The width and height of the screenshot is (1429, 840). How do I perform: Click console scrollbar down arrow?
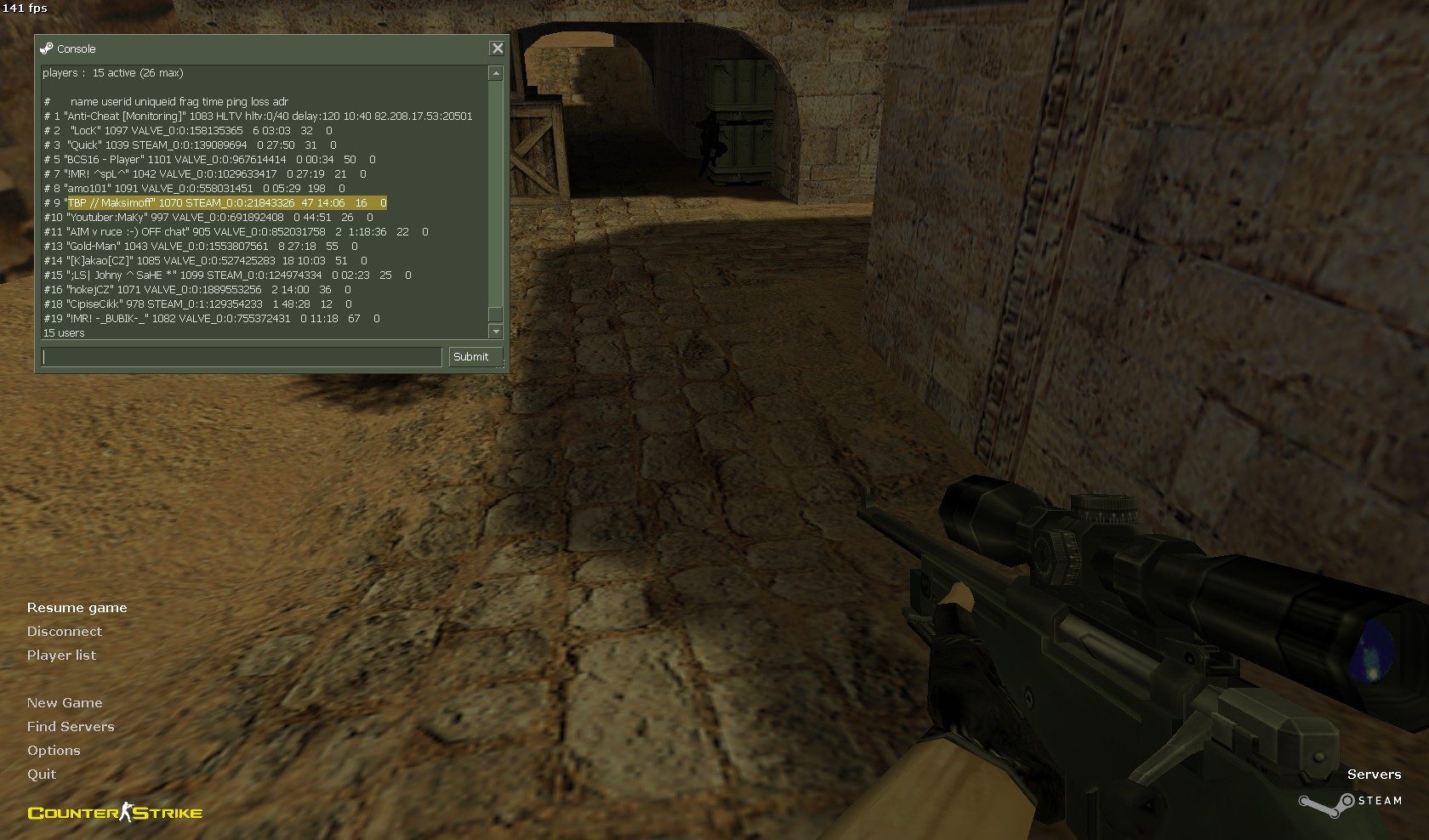tap(496, 332)
